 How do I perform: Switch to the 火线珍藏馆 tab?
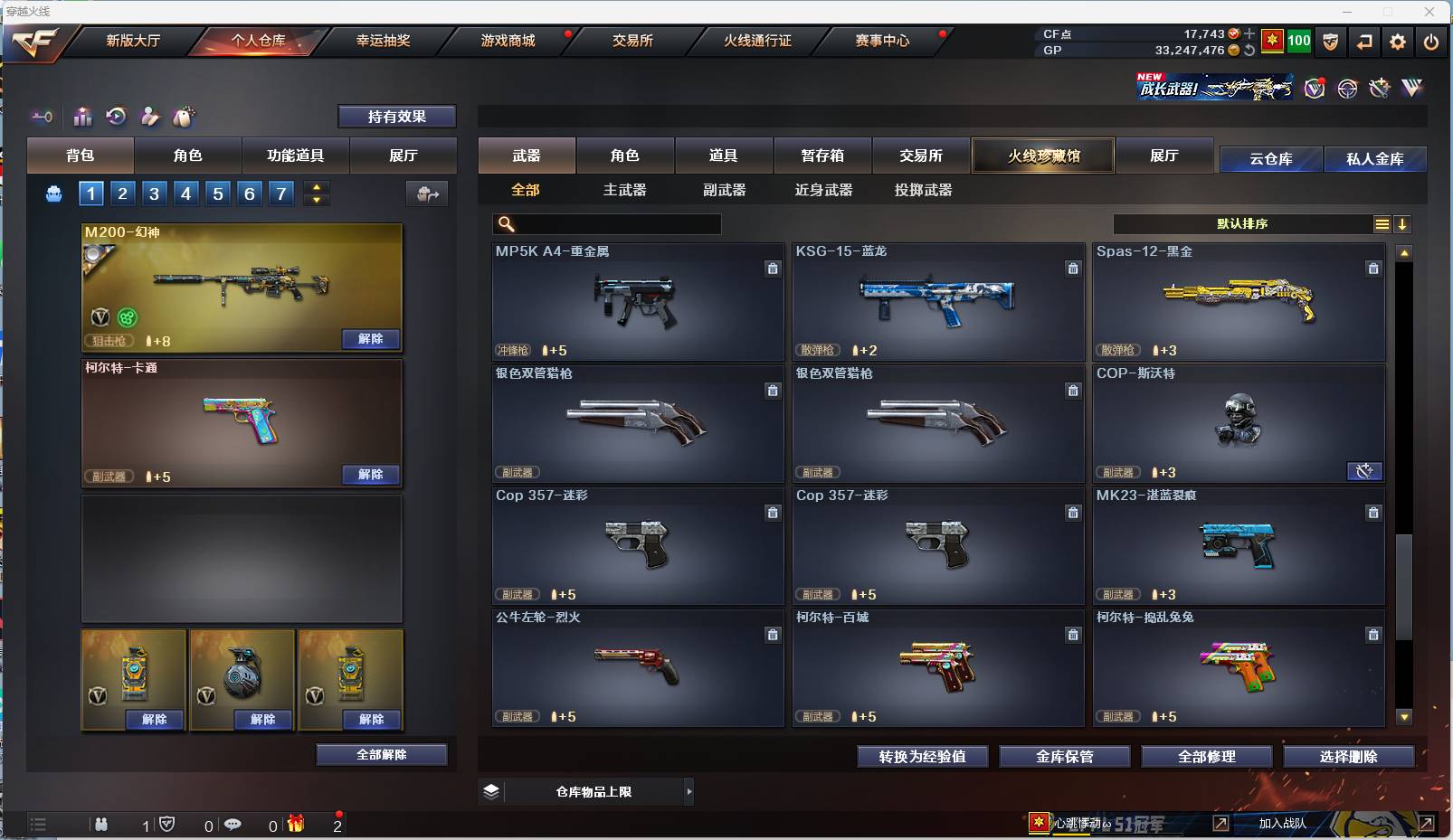click(x=1043, y=156)
